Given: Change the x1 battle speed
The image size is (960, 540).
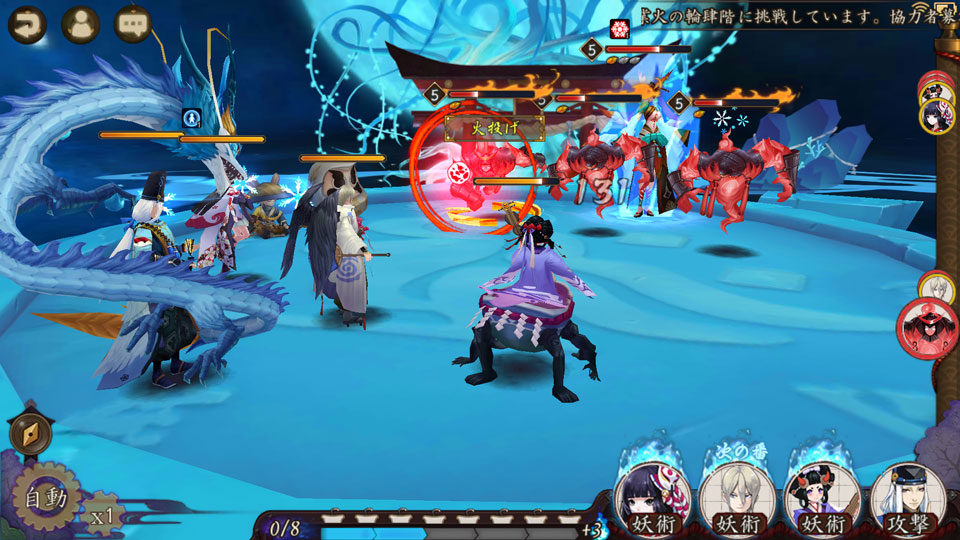Looking at the screenshot, I should coord(102,516).
